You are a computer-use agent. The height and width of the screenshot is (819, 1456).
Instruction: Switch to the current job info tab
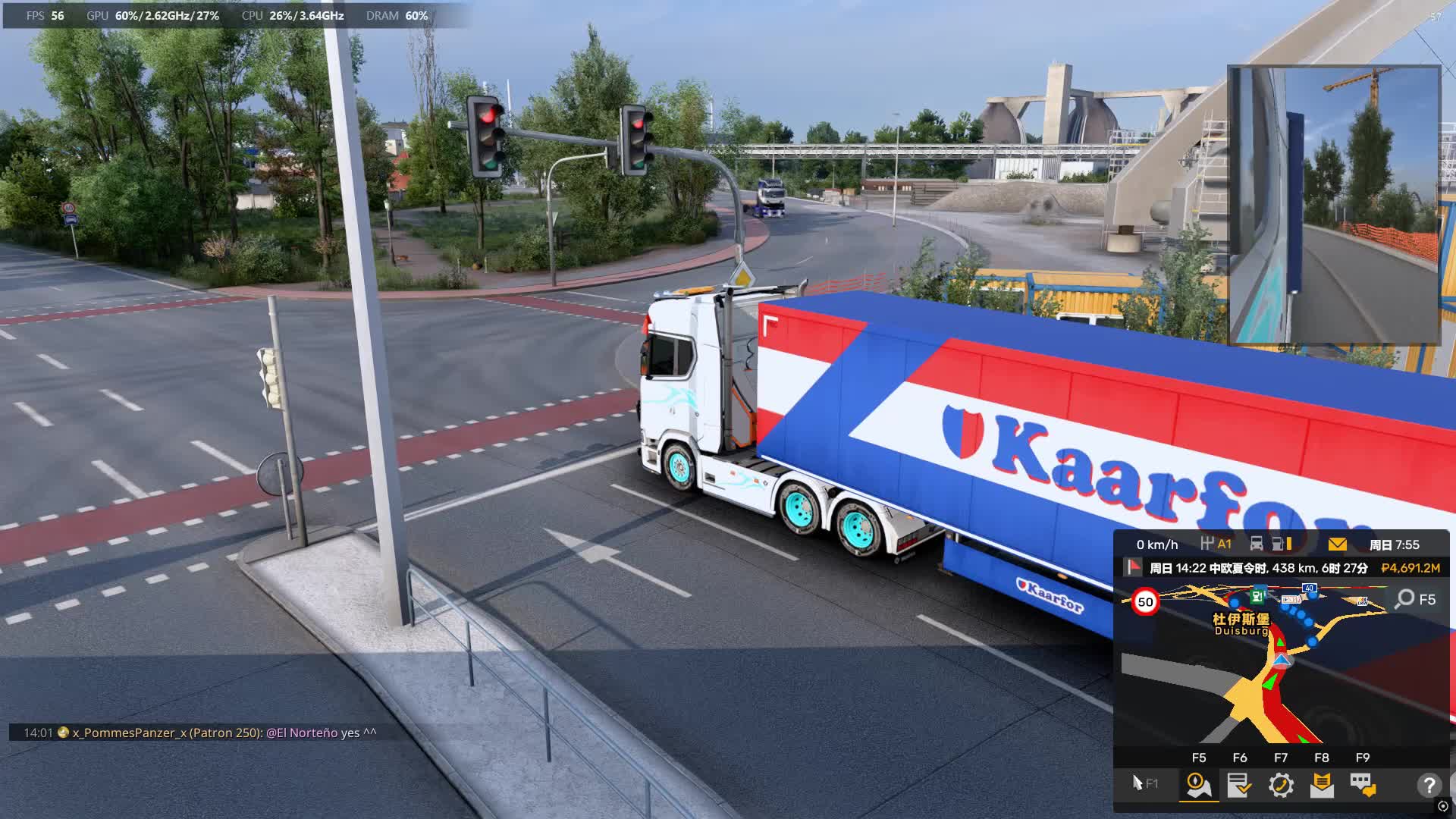point(1239,785)
